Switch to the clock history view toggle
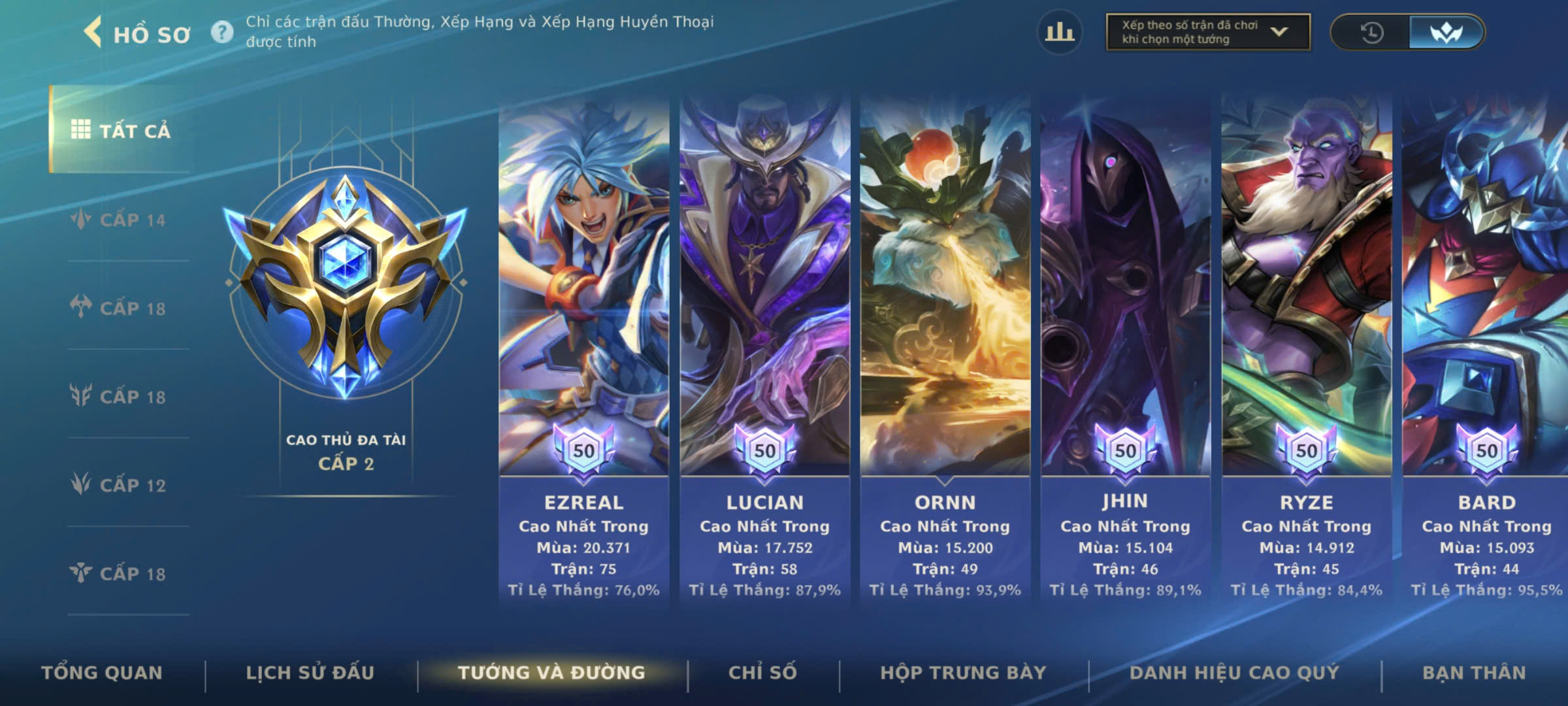Viewport: 1568px width, 706px height. tap(1371, 32)
